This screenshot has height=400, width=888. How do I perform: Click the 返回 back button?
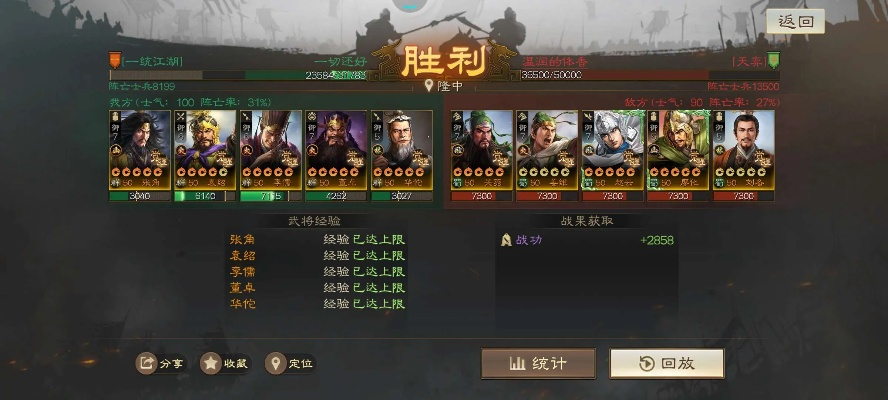click(795, 21)
